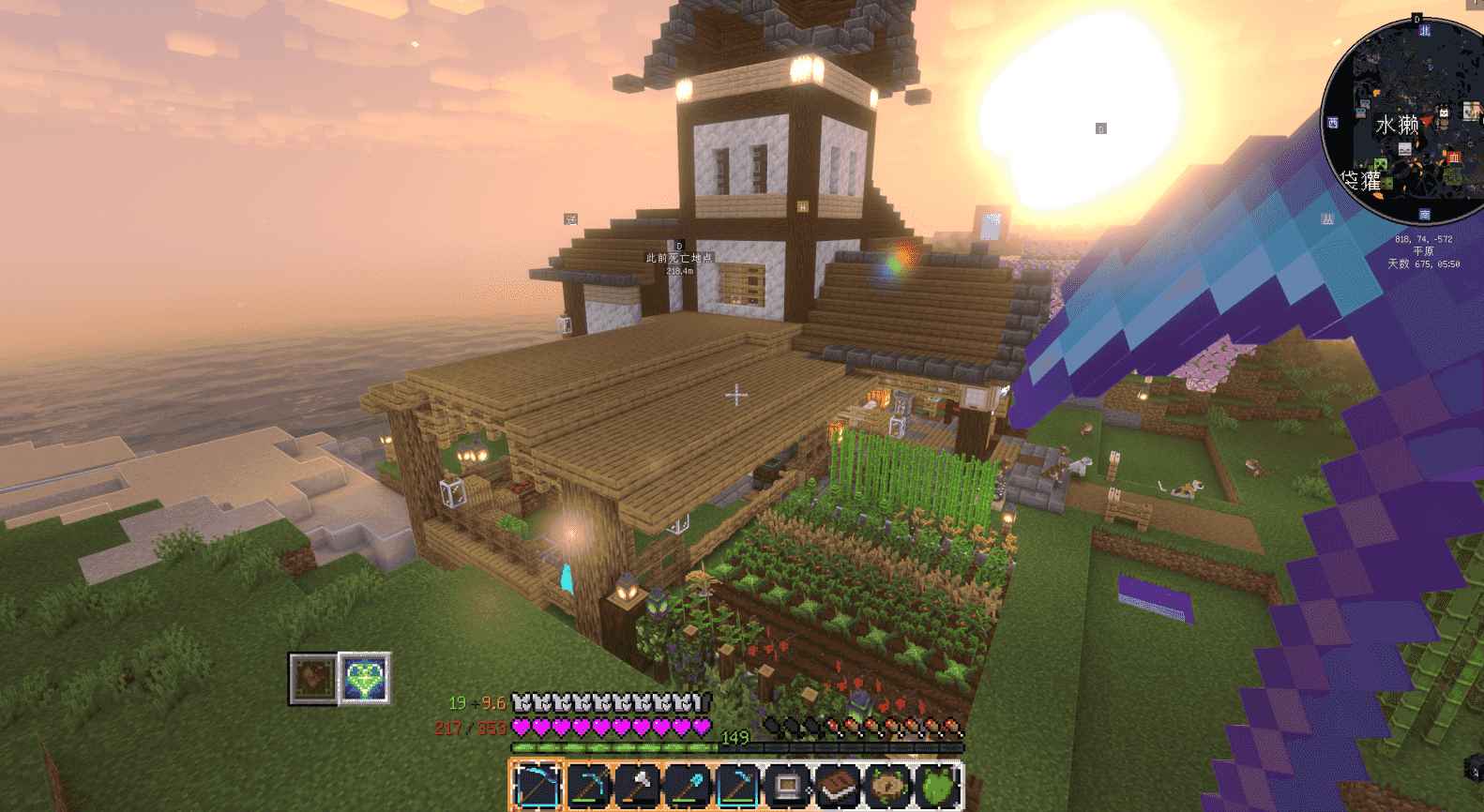Choose the diamond shovel in the hotbar
The height and width of the screenshot is (812, 1484).
click(x=688, y=785)
